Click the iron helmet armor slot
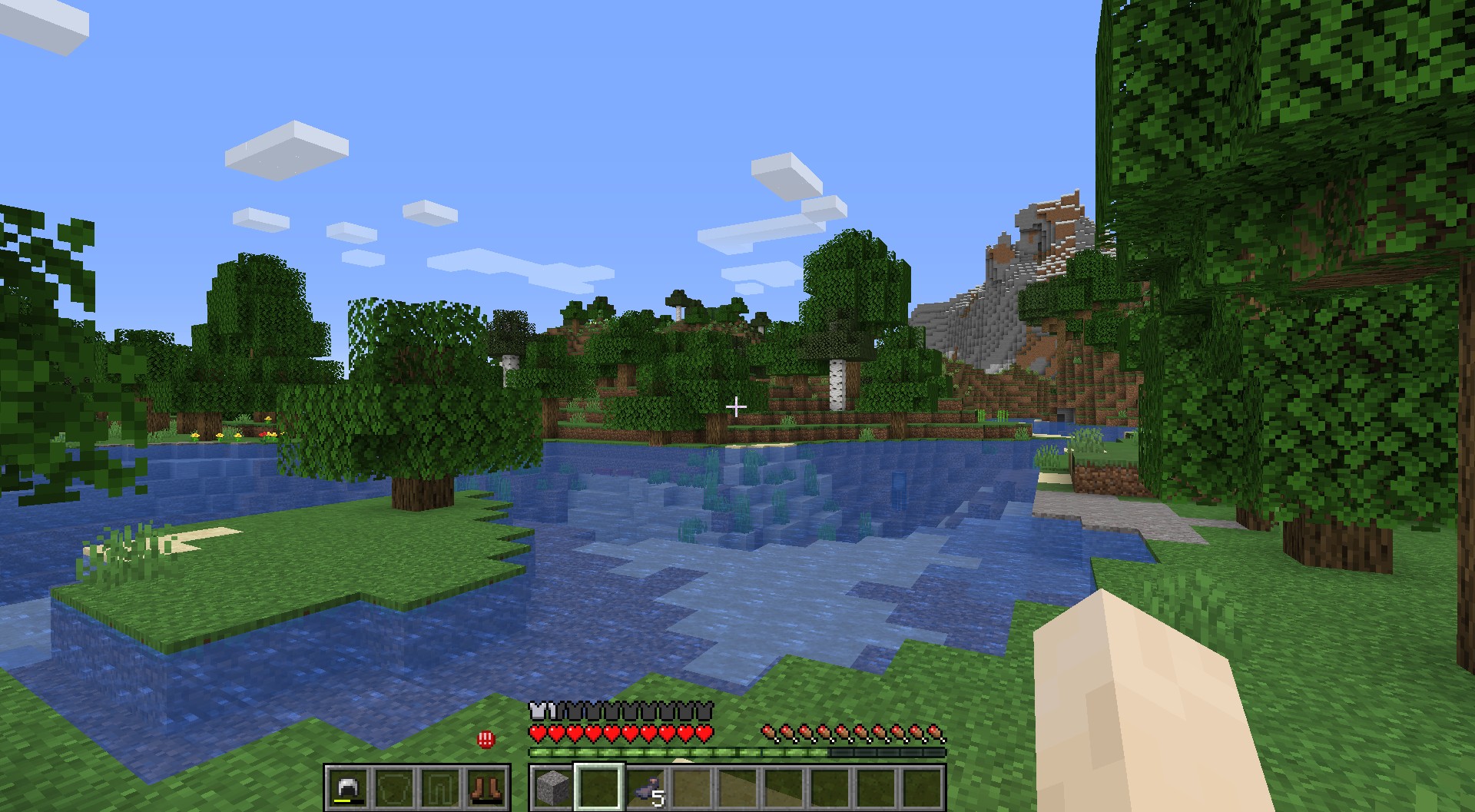 [x=347, y=787]
